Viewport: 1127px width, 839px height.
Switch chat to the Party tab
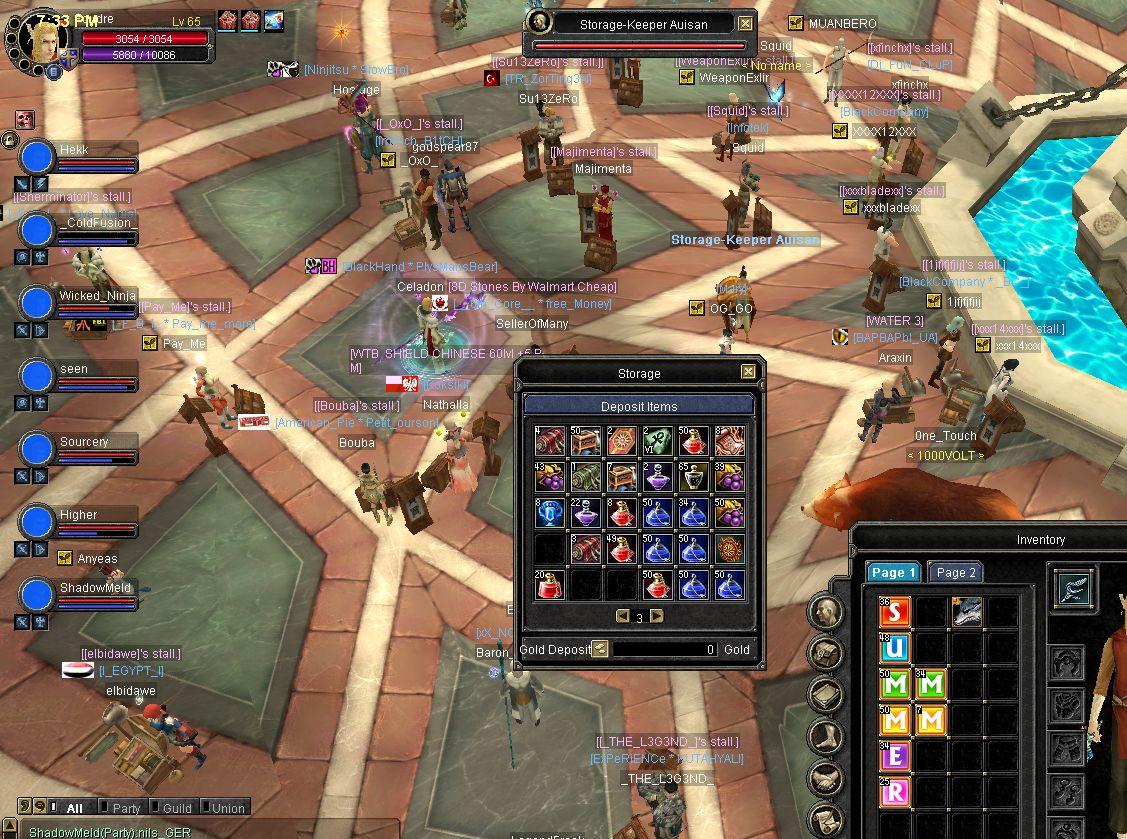[127, 808]
